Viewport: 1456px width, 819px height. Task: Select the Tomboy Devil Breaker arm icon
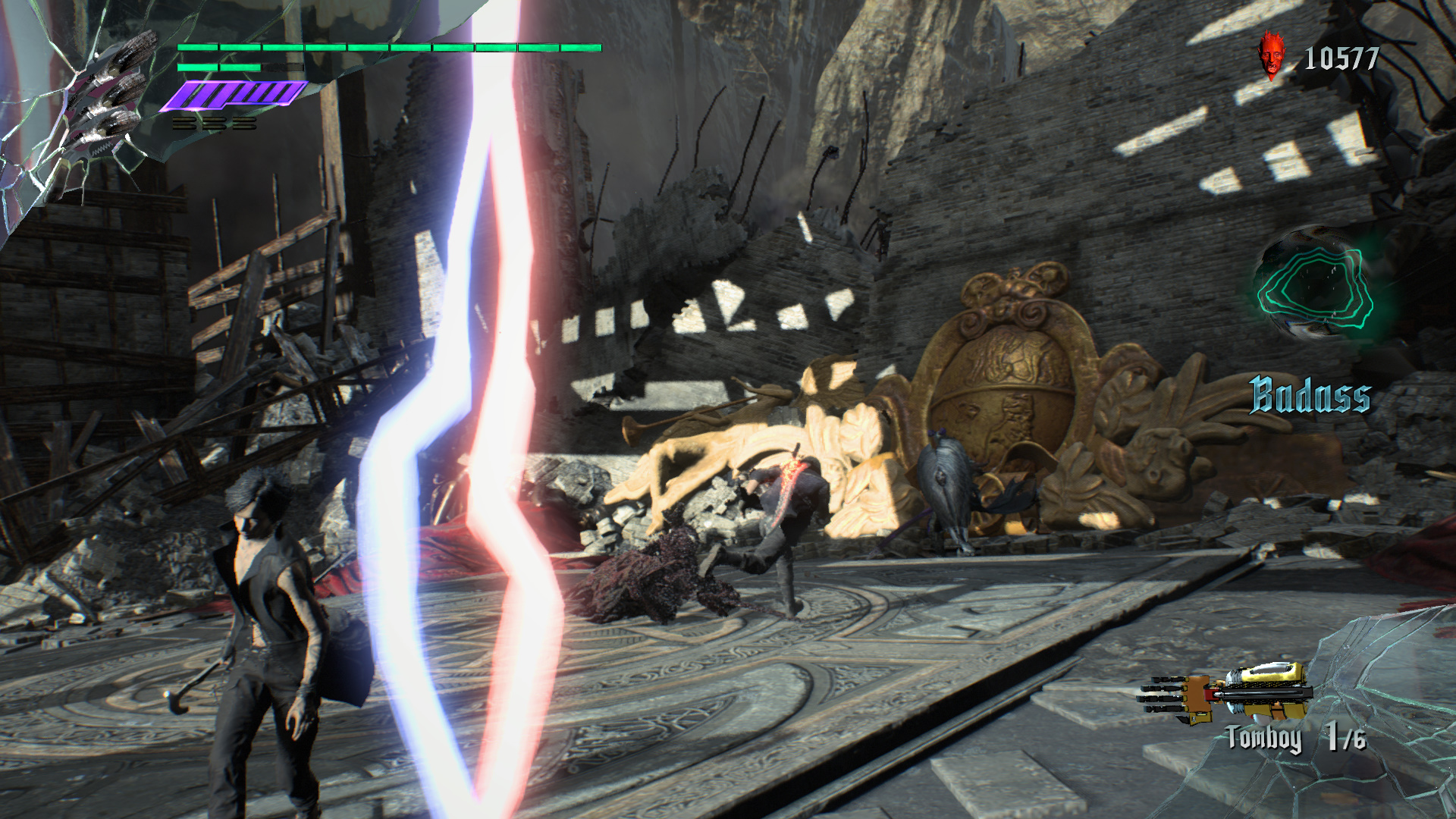pyautogui.click(x=1227, y=692)
